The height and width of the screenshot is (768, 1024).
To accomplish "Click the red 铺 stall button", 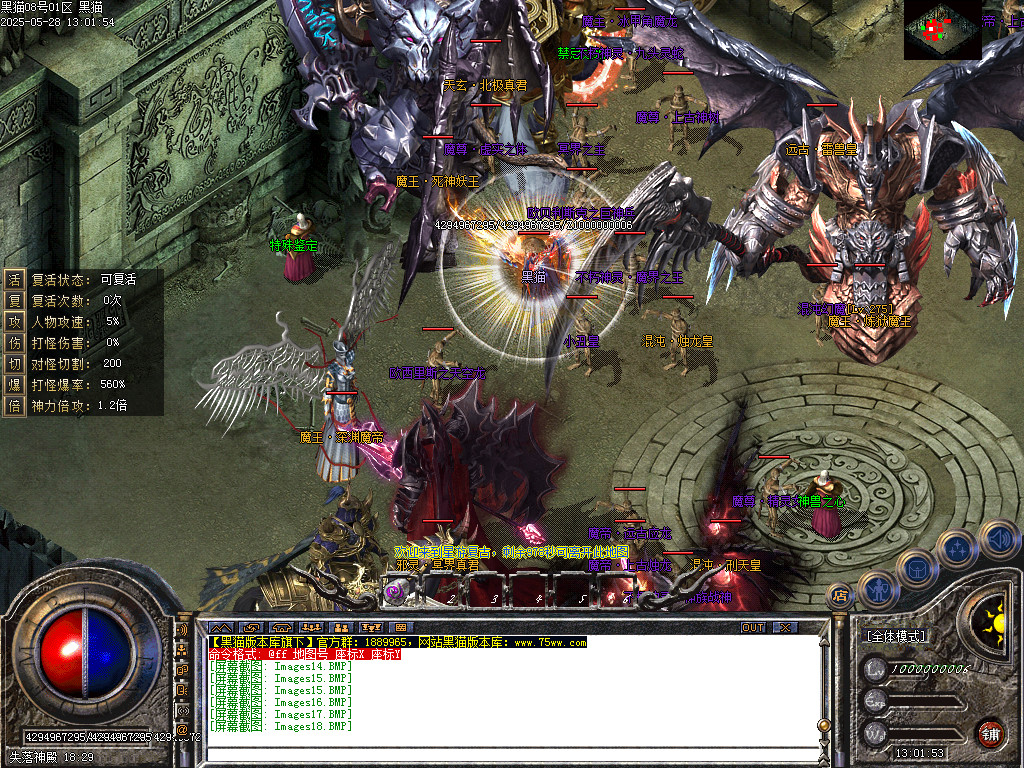I will pos(990,733).
